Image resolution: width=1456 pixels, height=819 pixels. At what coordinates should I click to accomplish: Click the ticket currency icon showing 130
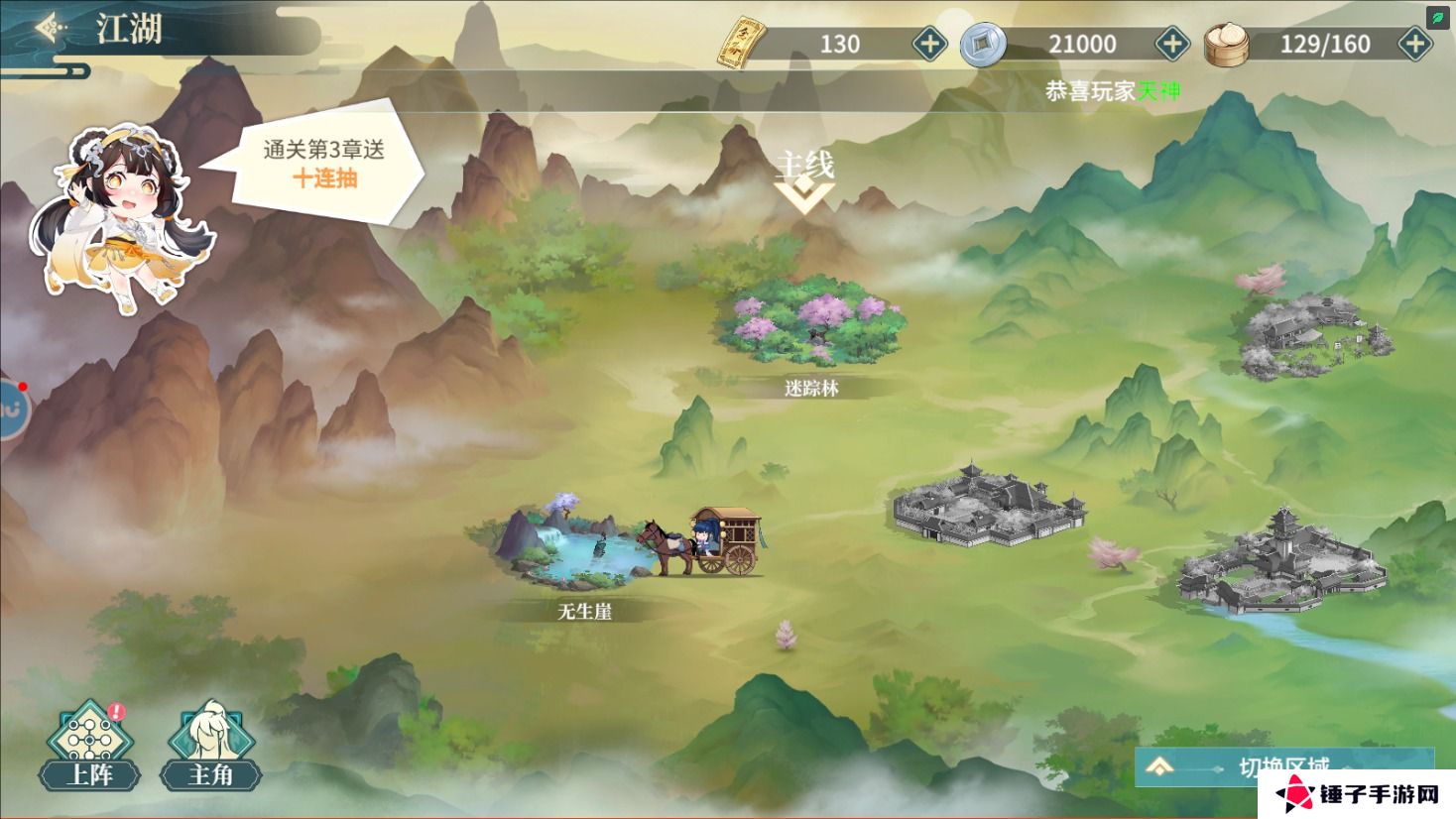coord(746,43)
